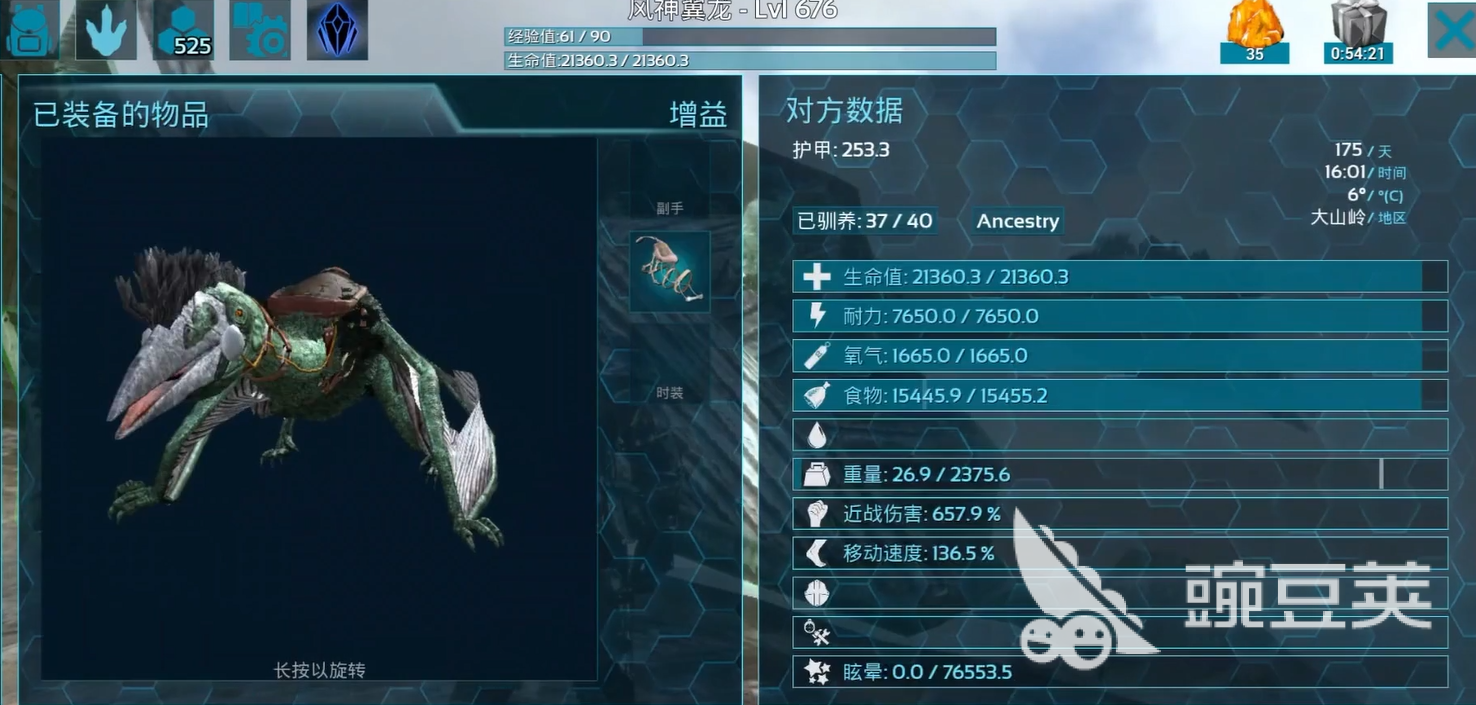
Task: Select the 重量 weight stat row
Action: [1119, 474]
